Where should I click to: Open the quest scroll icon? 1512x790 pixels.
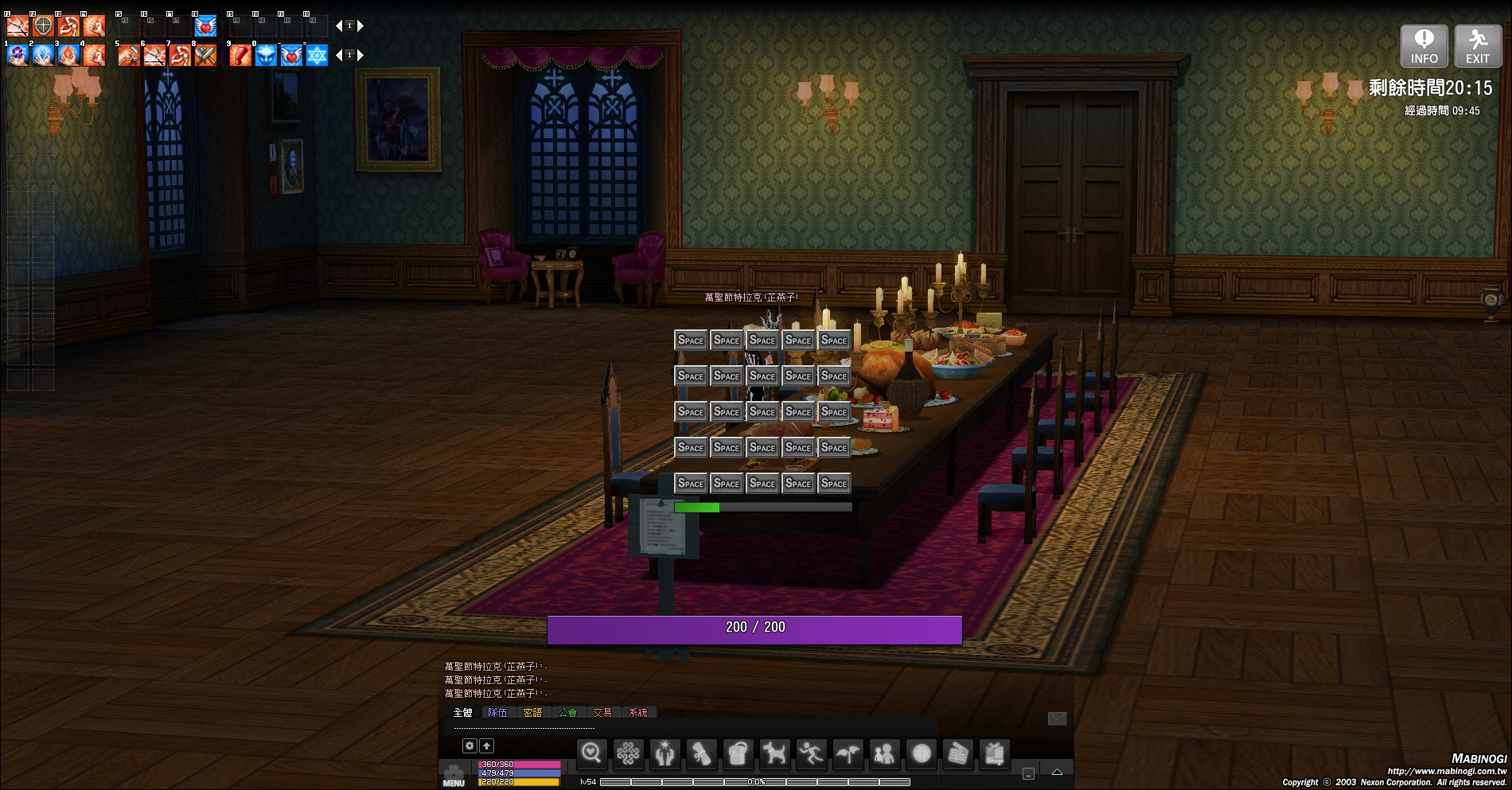pos(701,753)
